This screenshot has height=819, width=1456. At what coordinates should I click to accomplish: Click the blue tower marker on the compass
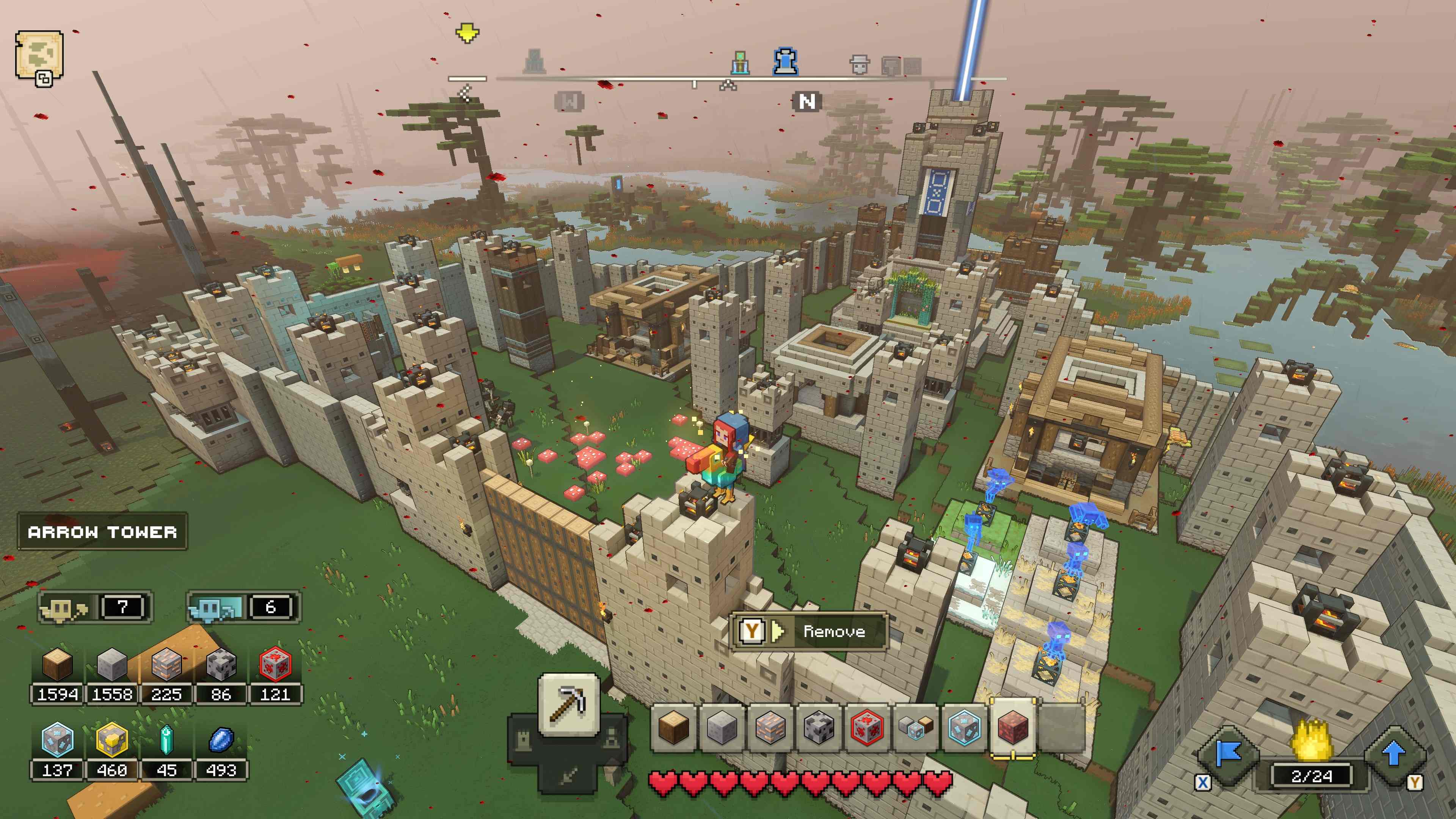[785, 61]
